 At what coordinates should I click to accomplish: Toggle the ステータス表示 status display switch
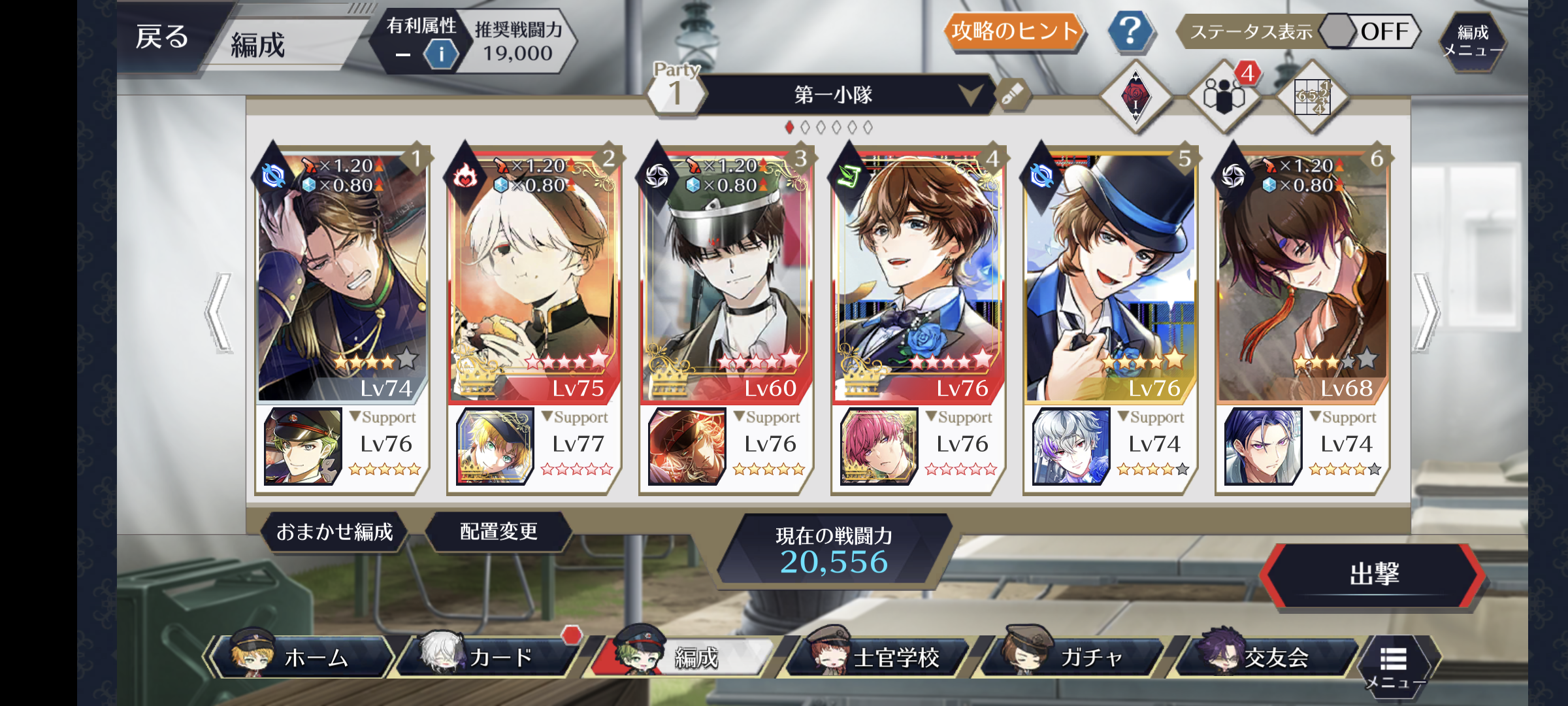click(x=1369, y=31)
